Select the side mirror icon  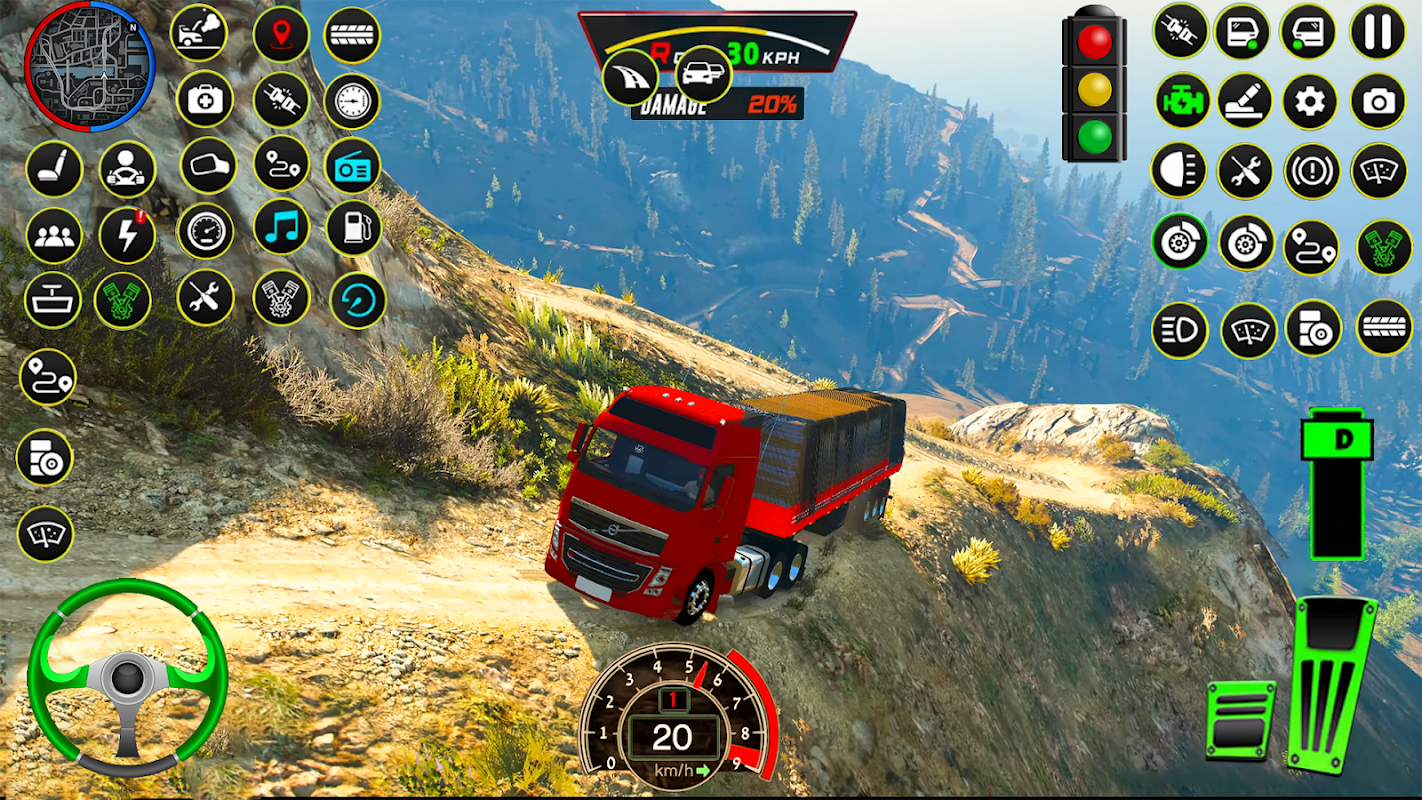[208, 166]
